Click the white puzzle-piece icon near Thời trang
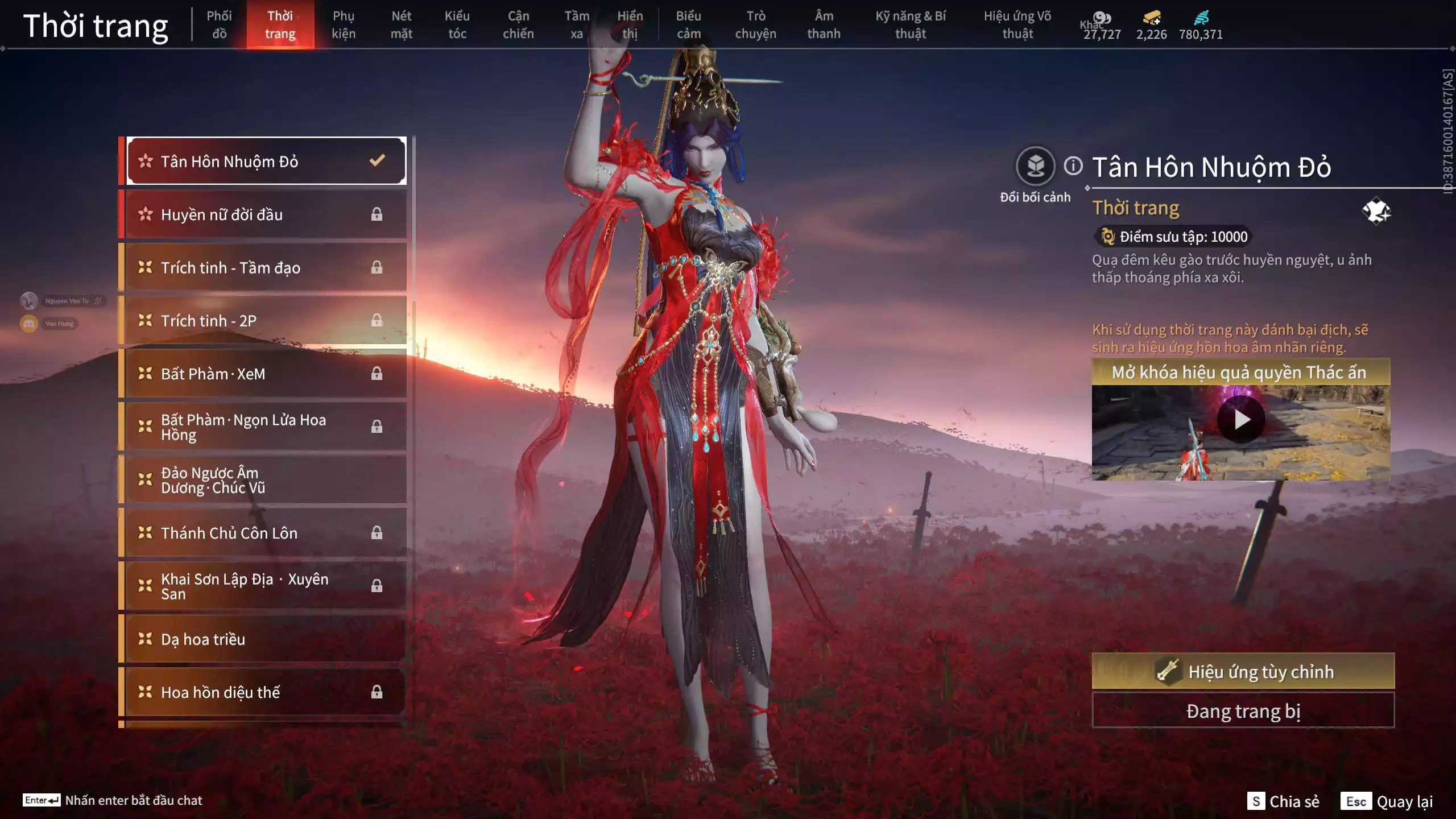1456x819 pixels. (1376, 212)
